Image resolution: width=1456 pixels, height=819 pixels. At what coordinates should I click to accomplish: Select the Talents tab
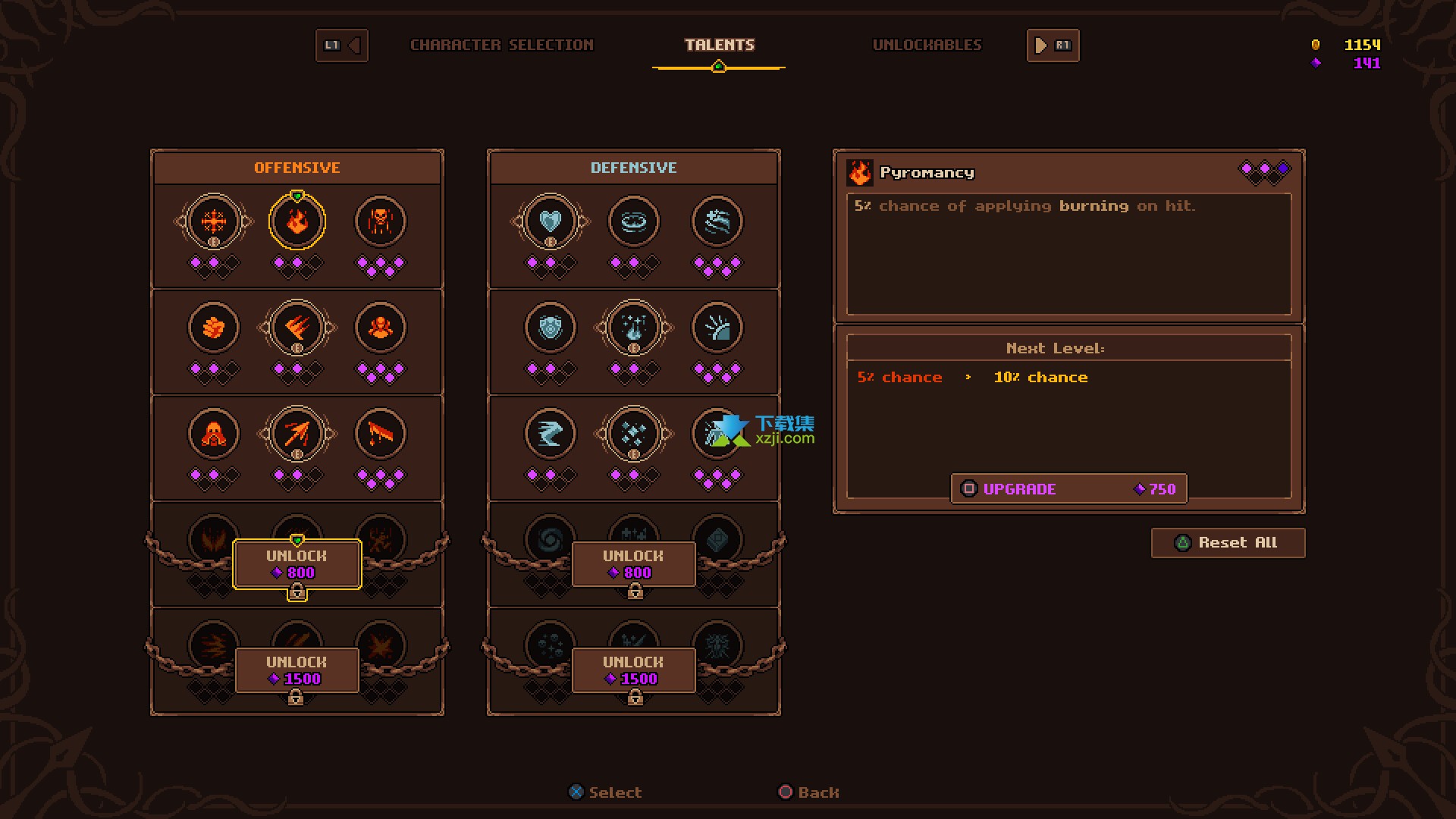tap(719, 45)
